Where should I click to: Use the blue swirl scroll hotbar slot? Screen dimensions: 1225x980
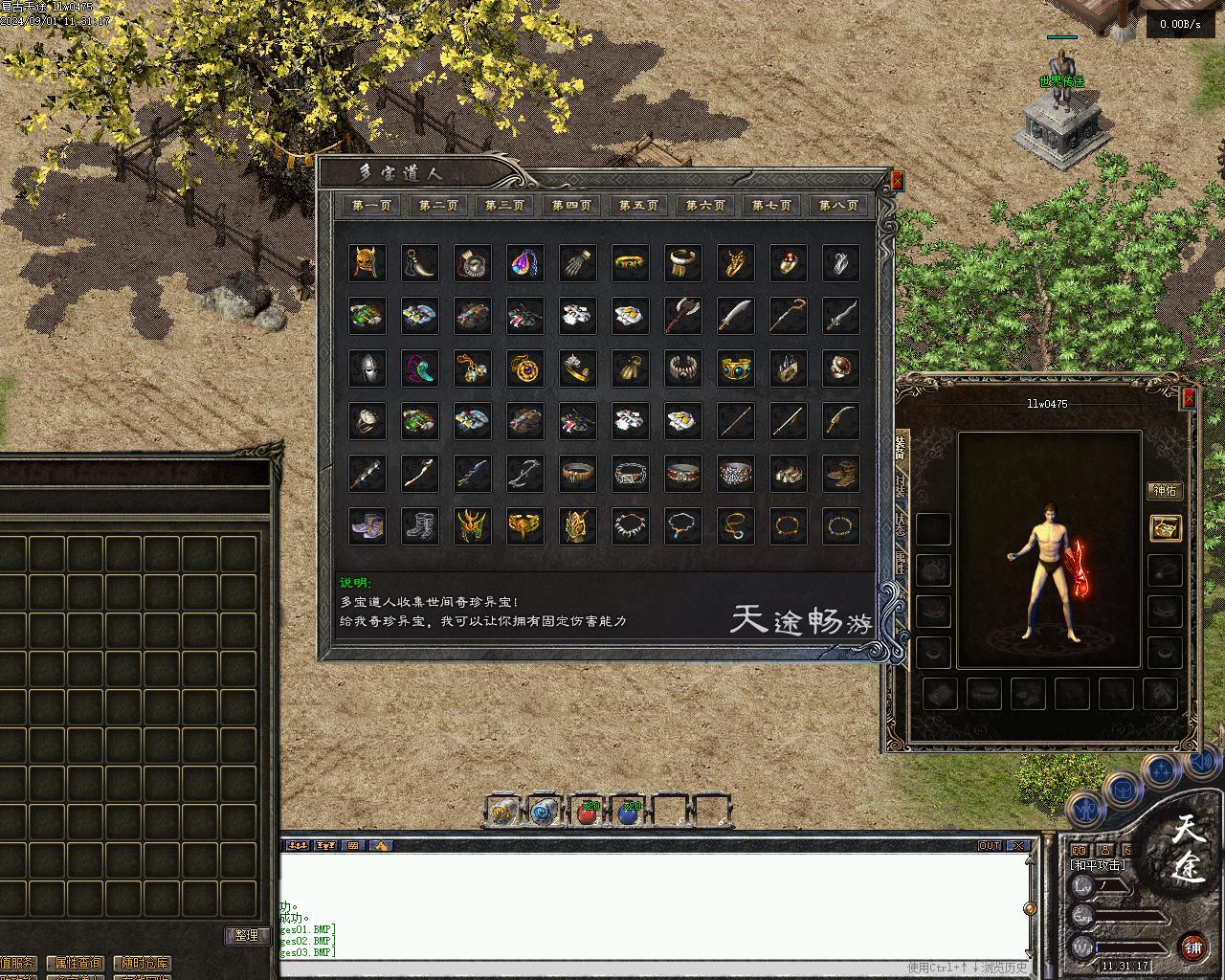(x=544, y=813)
